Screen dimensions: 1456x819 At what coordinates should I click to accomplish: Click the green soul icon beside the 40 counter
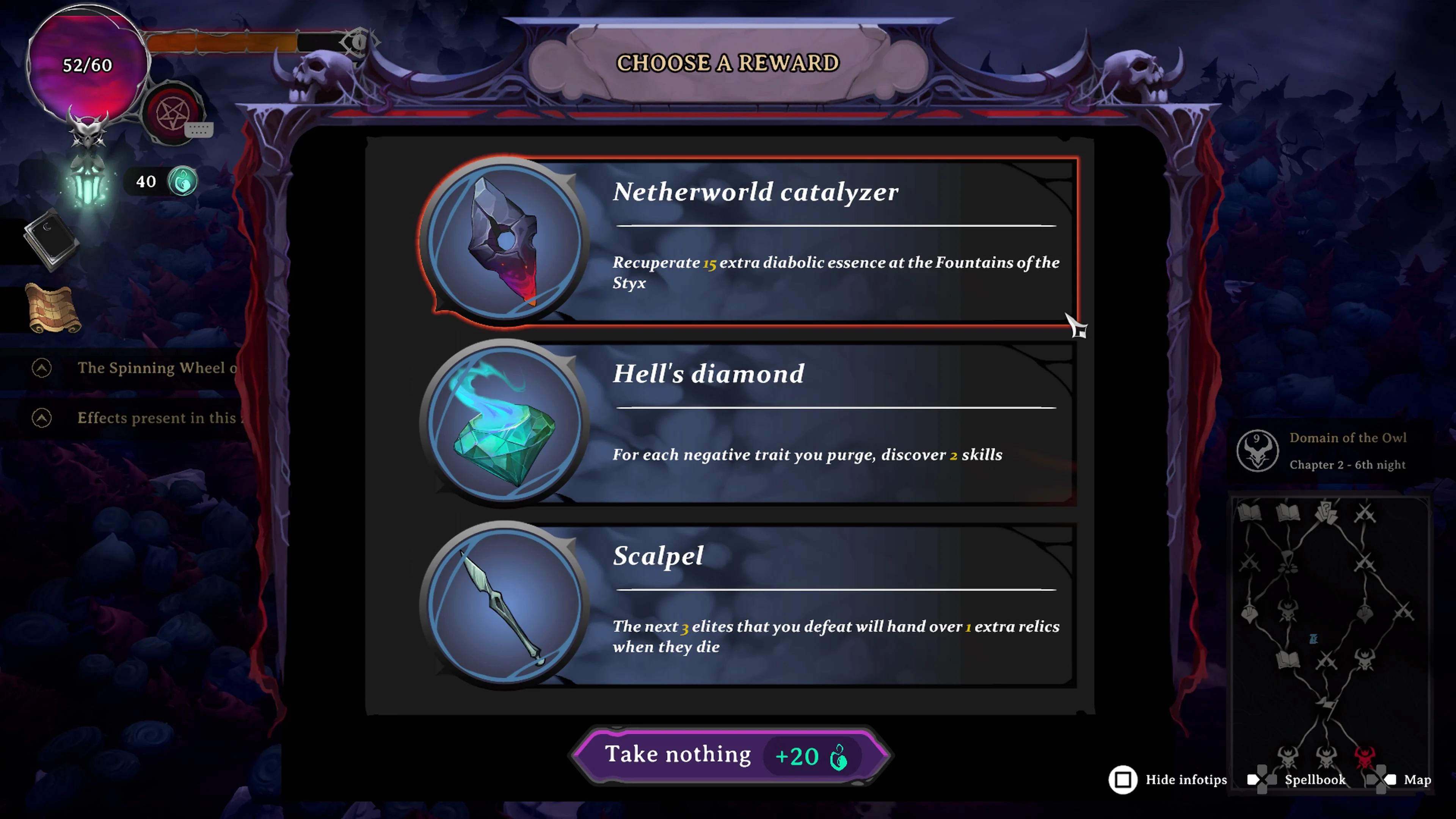click(182, 182)
